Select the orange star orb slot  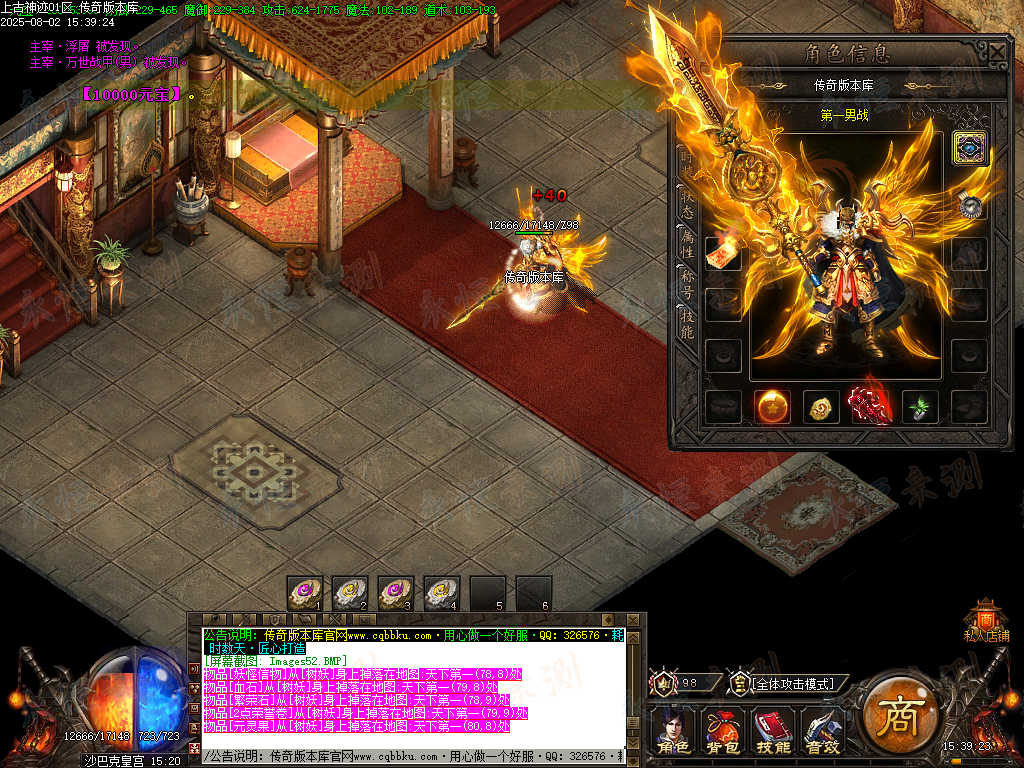[x=771, y=406]
